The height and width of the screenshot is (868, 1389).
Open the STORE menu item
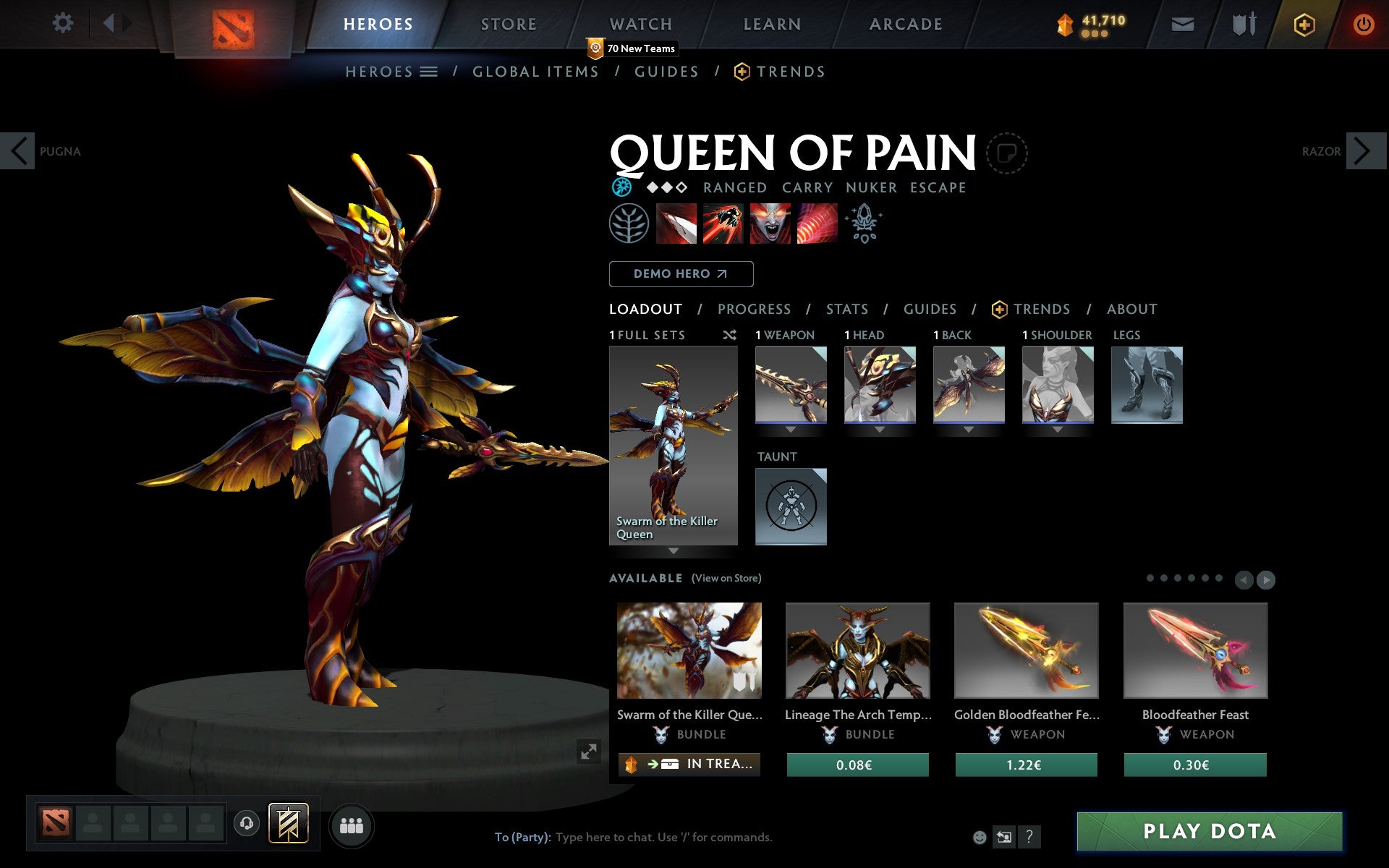click(x=508, y=23)
